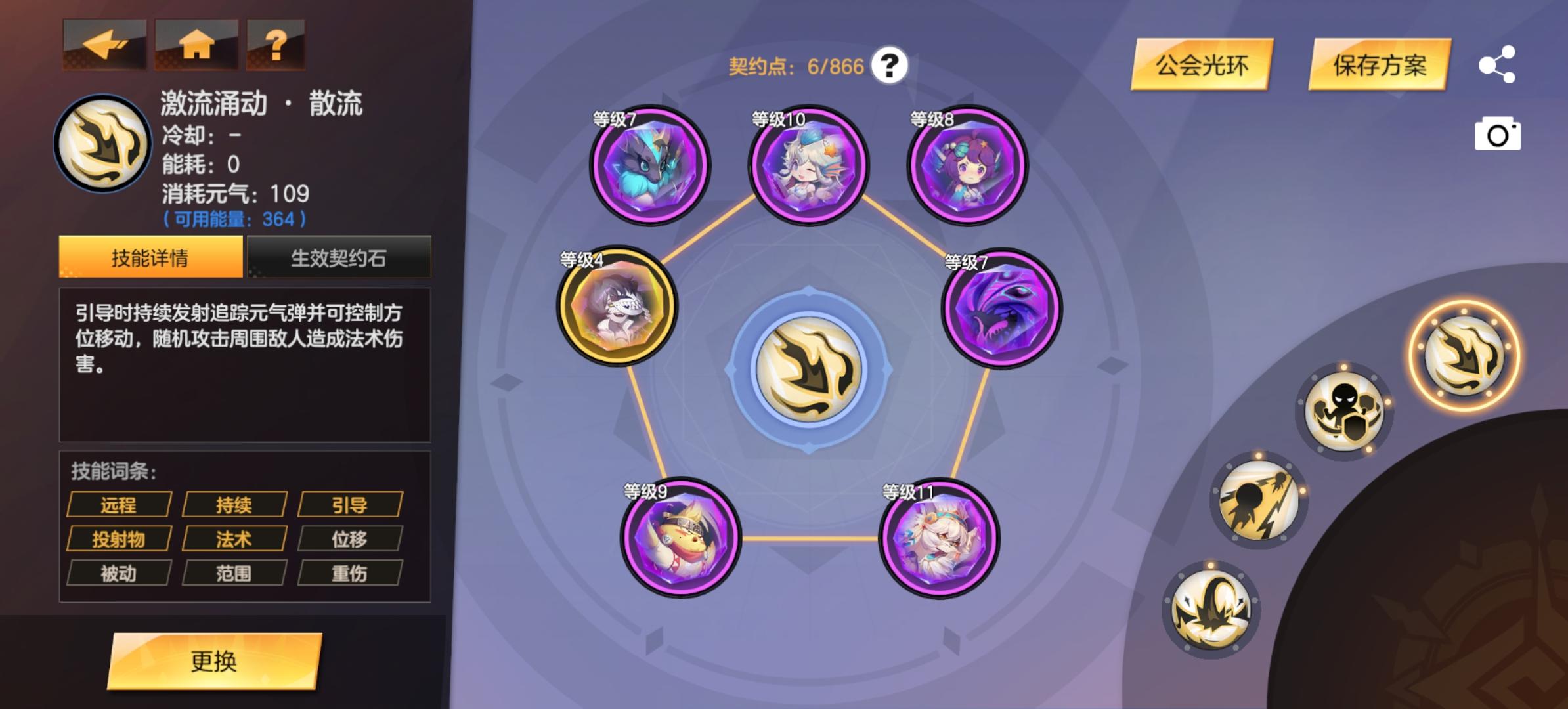
Task: Switch to the 技能详情 tab
Action: click(x=150, y=258)
